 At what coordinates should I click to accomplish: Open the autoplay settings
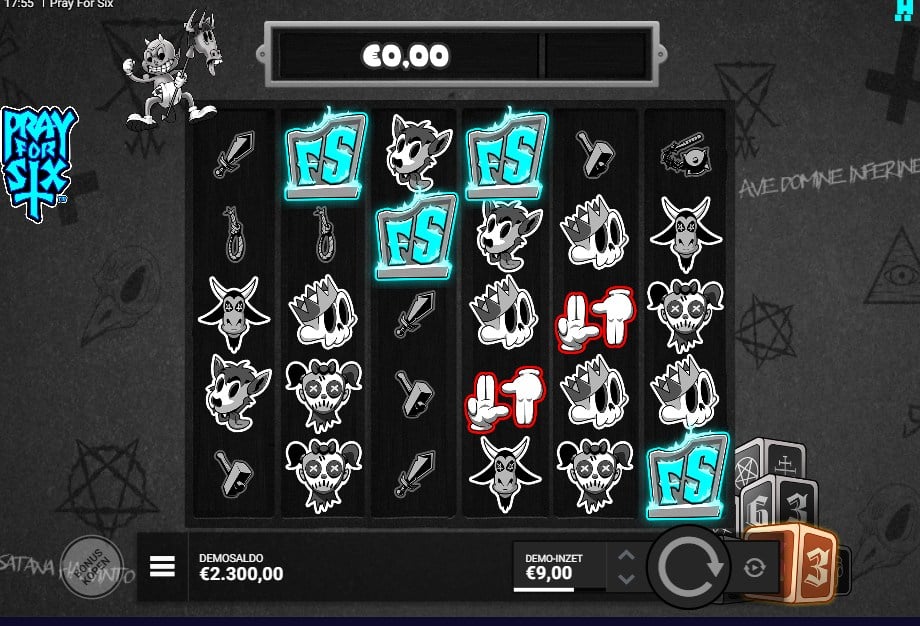754,568
